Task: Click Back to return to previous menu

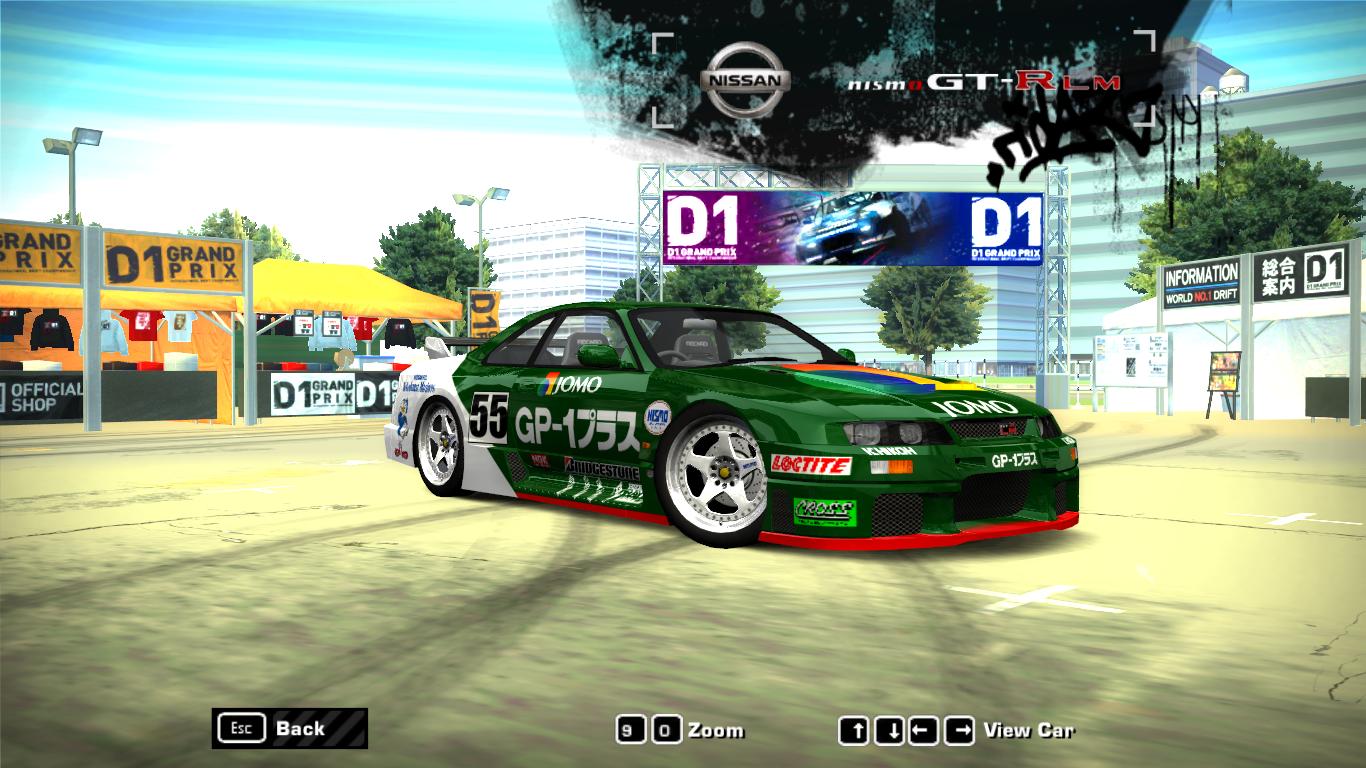Action: click(x=300, y=730)
